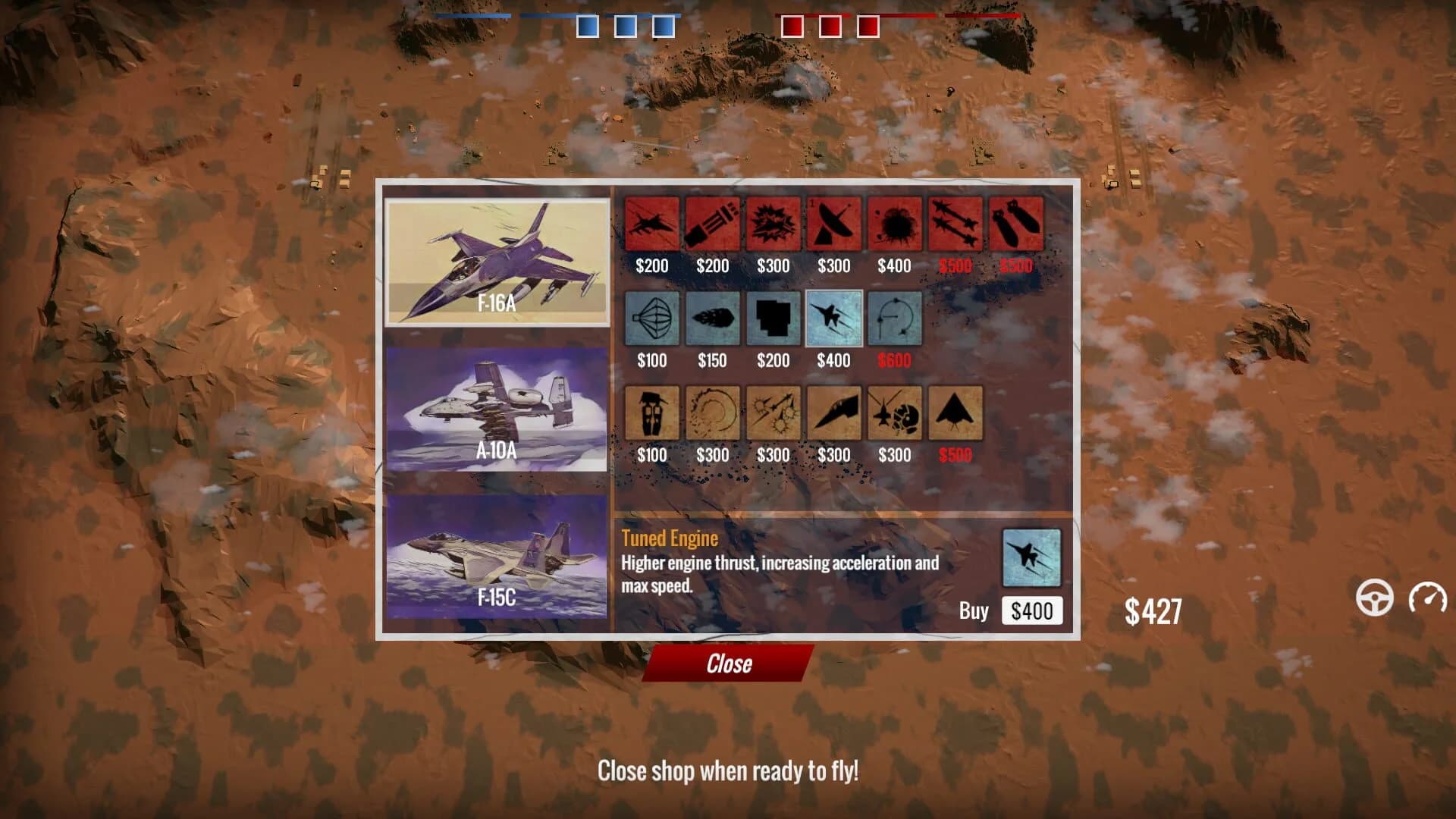
Task: Buy the Tuned Engine for $400
Action: coord(1032,610)
